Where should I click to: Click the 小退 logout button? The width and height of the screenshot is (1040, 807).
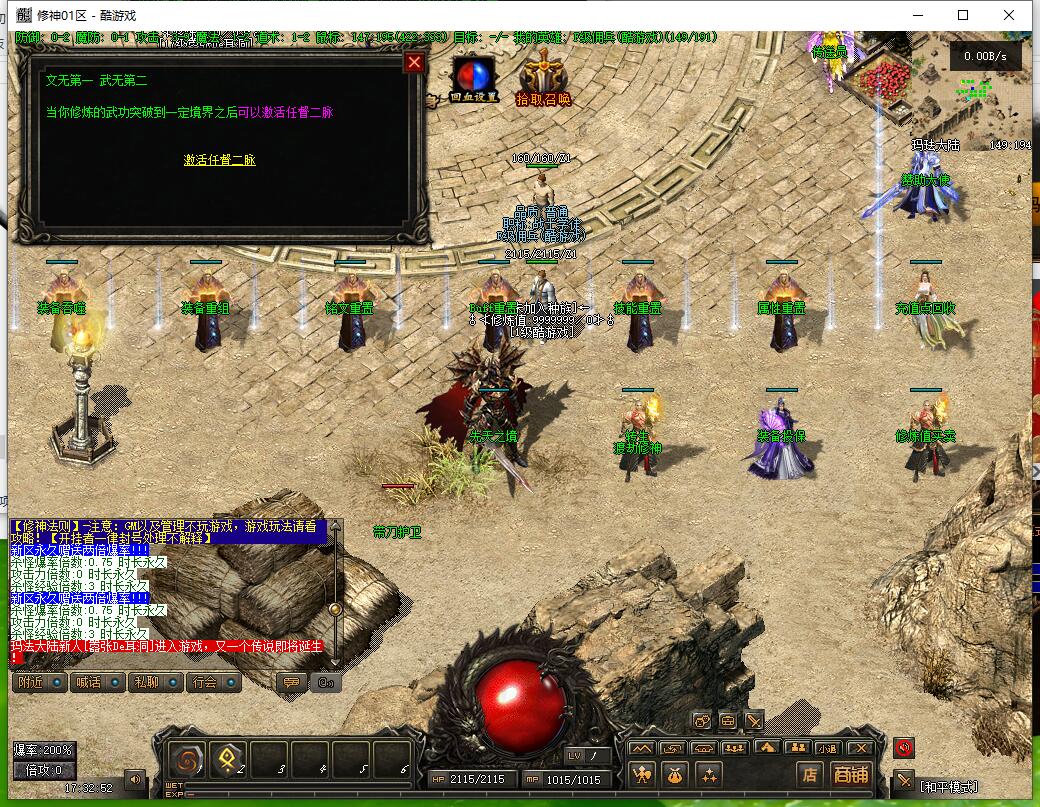[826, 748]
